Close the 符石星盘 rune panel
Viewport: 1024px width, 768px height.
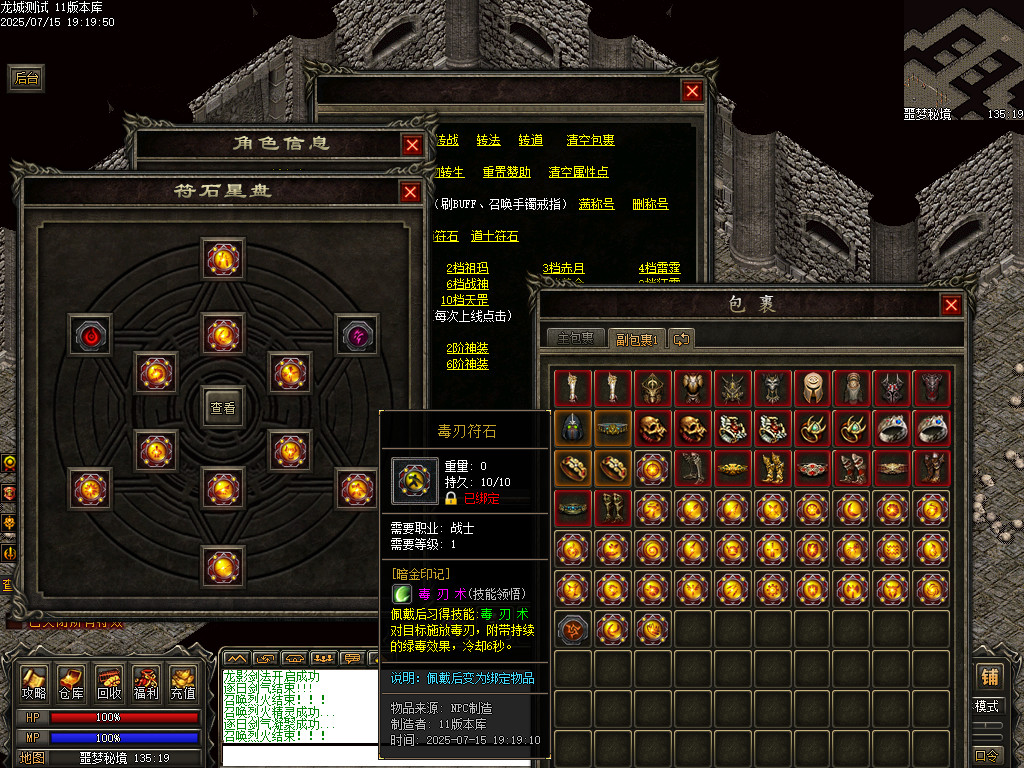[410, 192]
